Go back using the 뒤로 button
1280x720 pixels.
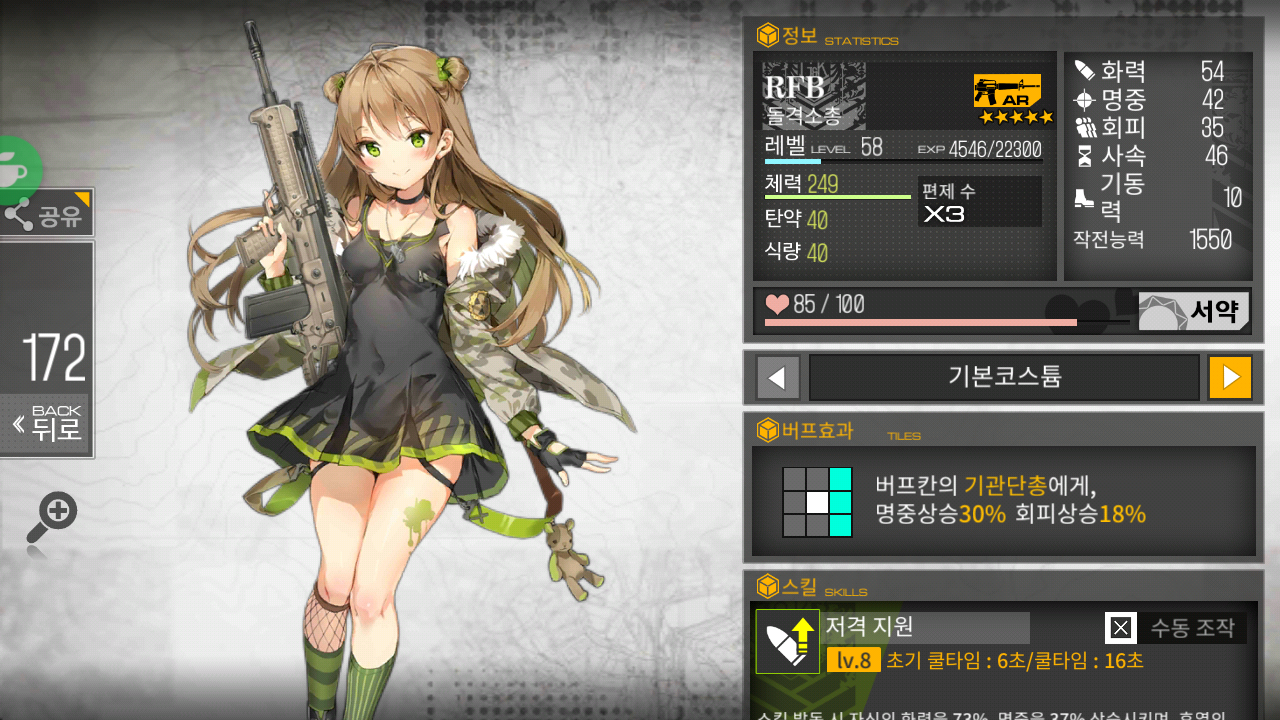(47, 424)
